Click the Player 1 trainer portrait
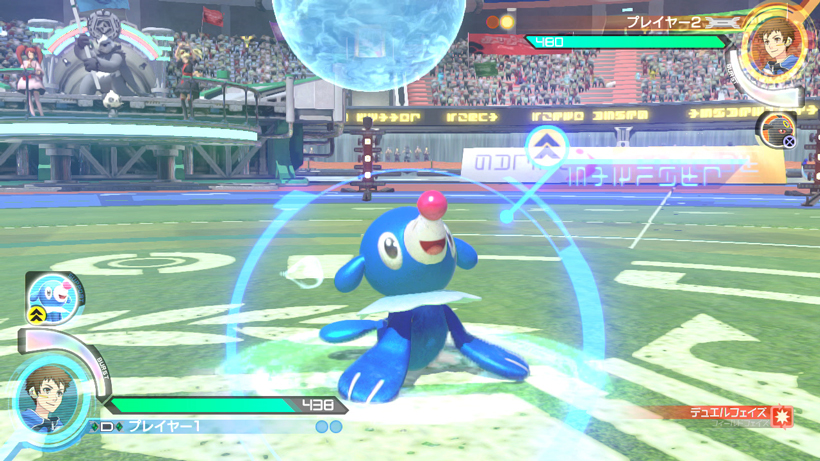The height and width of the screenshot is (461, 820). coord(46,399)
